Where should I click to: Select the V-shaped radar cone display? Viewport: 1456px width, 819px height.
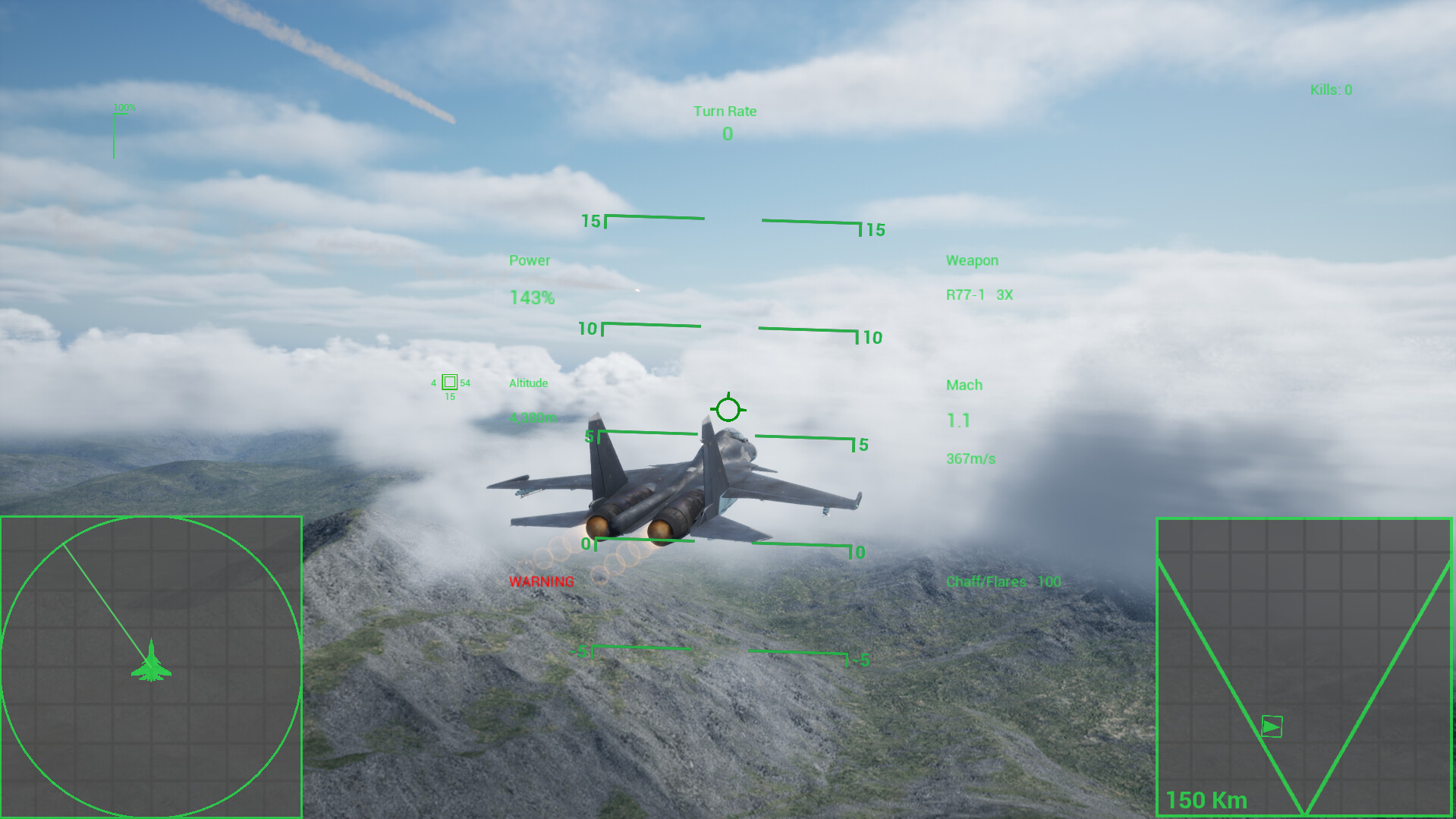(1303, 668)
